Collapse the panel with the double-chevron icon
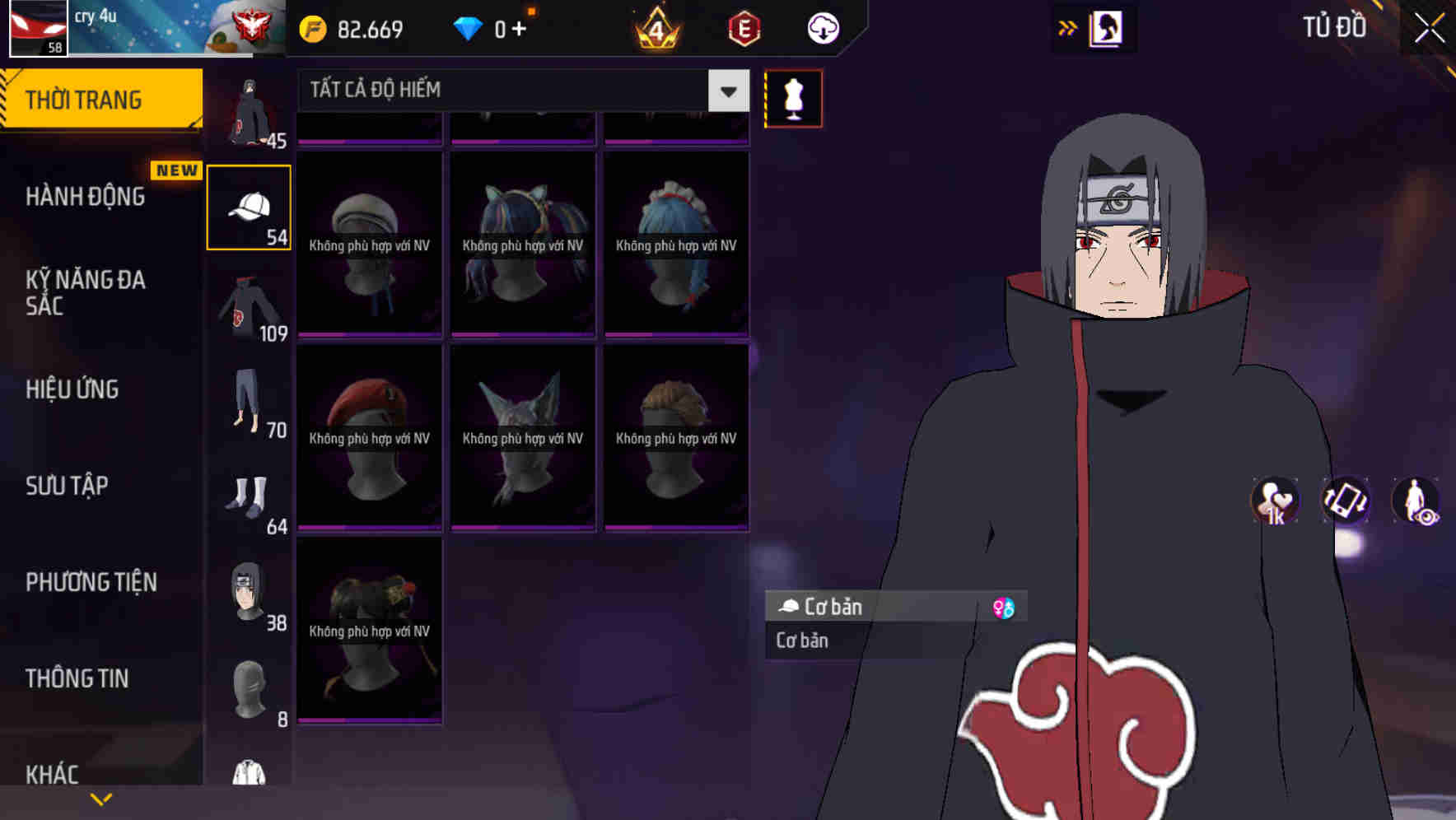Viewport: 1456px width, 820px height. pyautogui.click(x=1068, y=26)
